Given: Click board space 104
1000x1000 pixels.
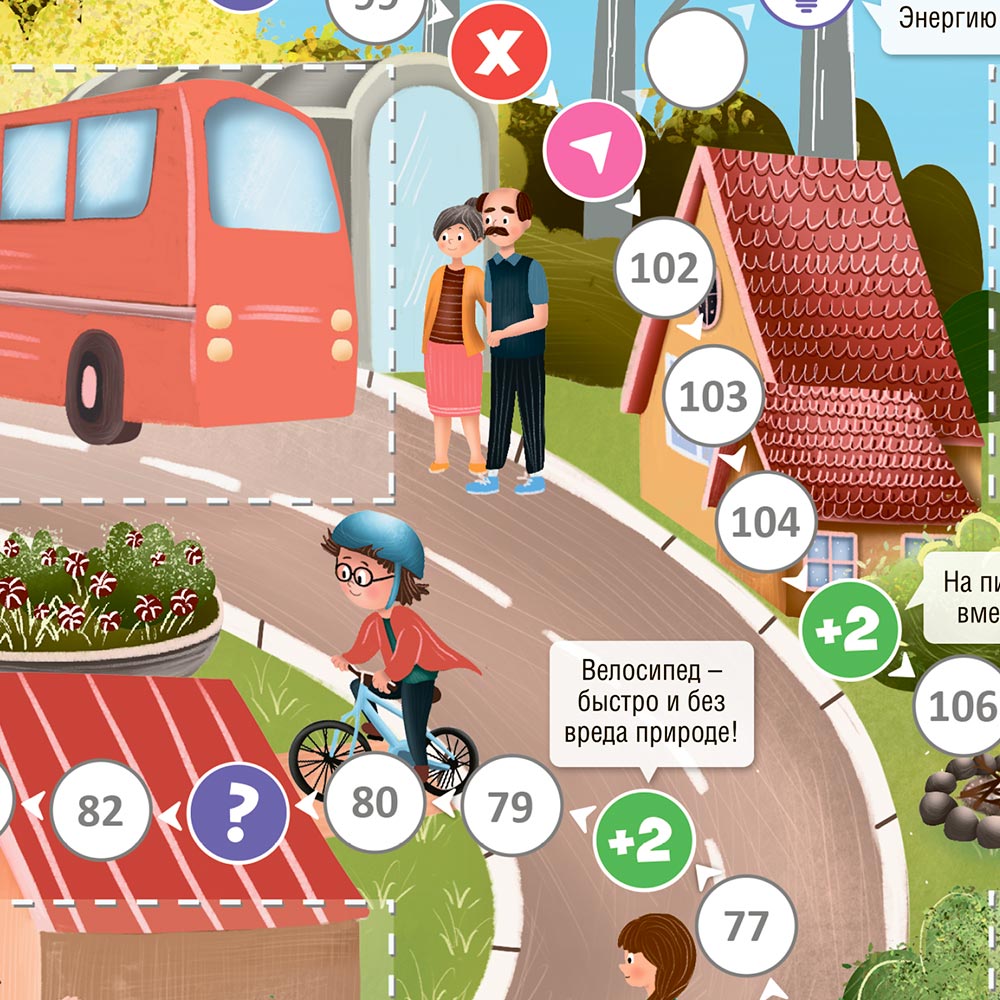Looking at the screenshot, I should (x=767, y=522).
